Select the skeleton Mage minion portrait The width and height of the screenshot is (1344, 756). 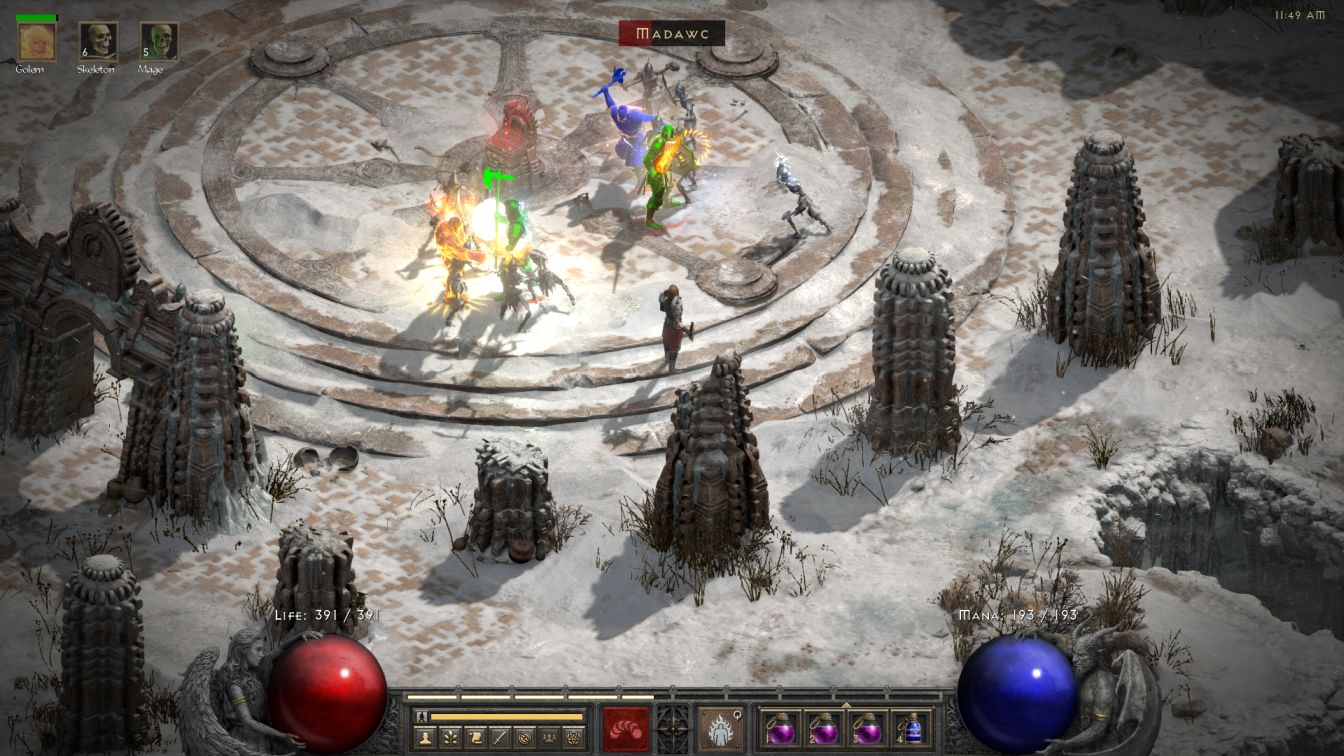(159, 41)
